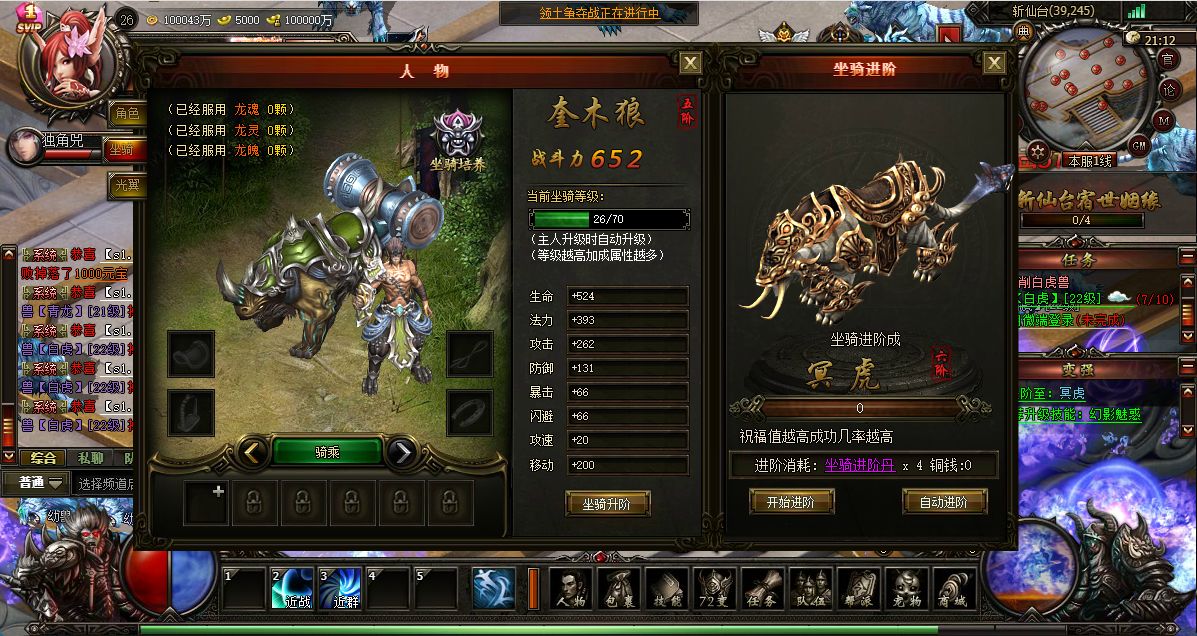This screenshot has width=1197, height=636.
Task: Open the 技能 skills menu
Action: (666, 589)
